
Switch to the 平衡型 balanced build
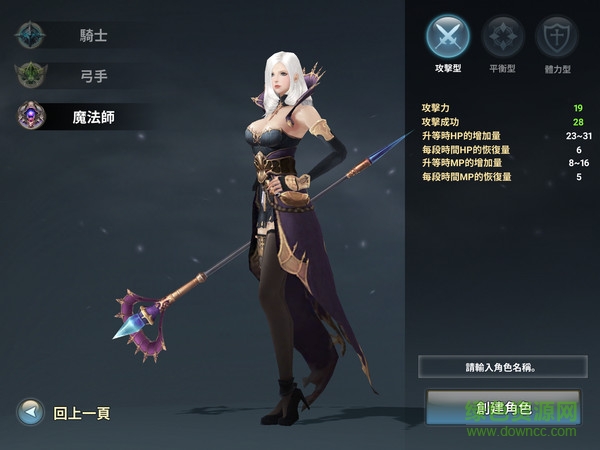pyautogui.click(x=502, y=38)
